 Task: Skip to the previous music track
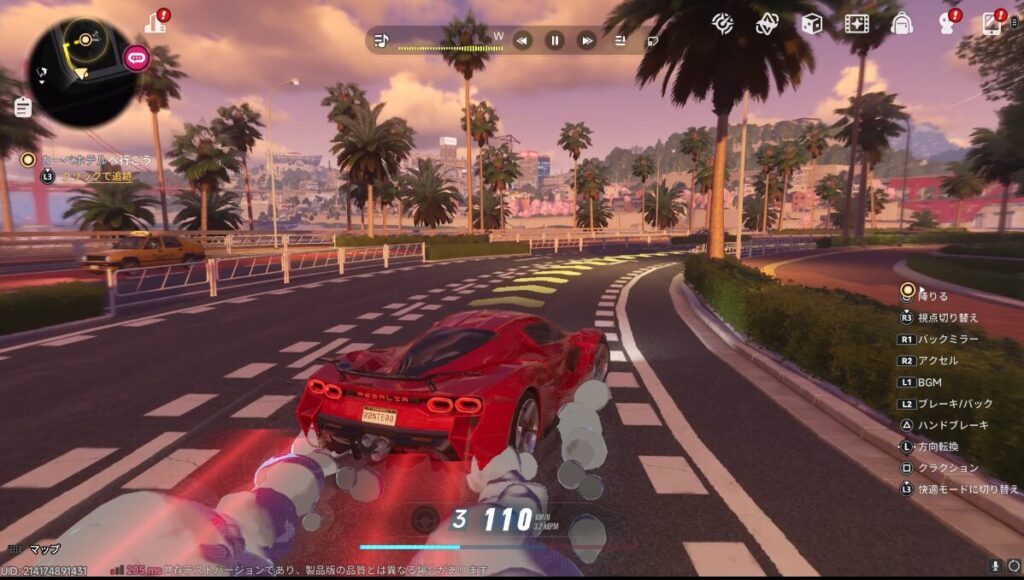pyautogui.click(x=522, y=40)
